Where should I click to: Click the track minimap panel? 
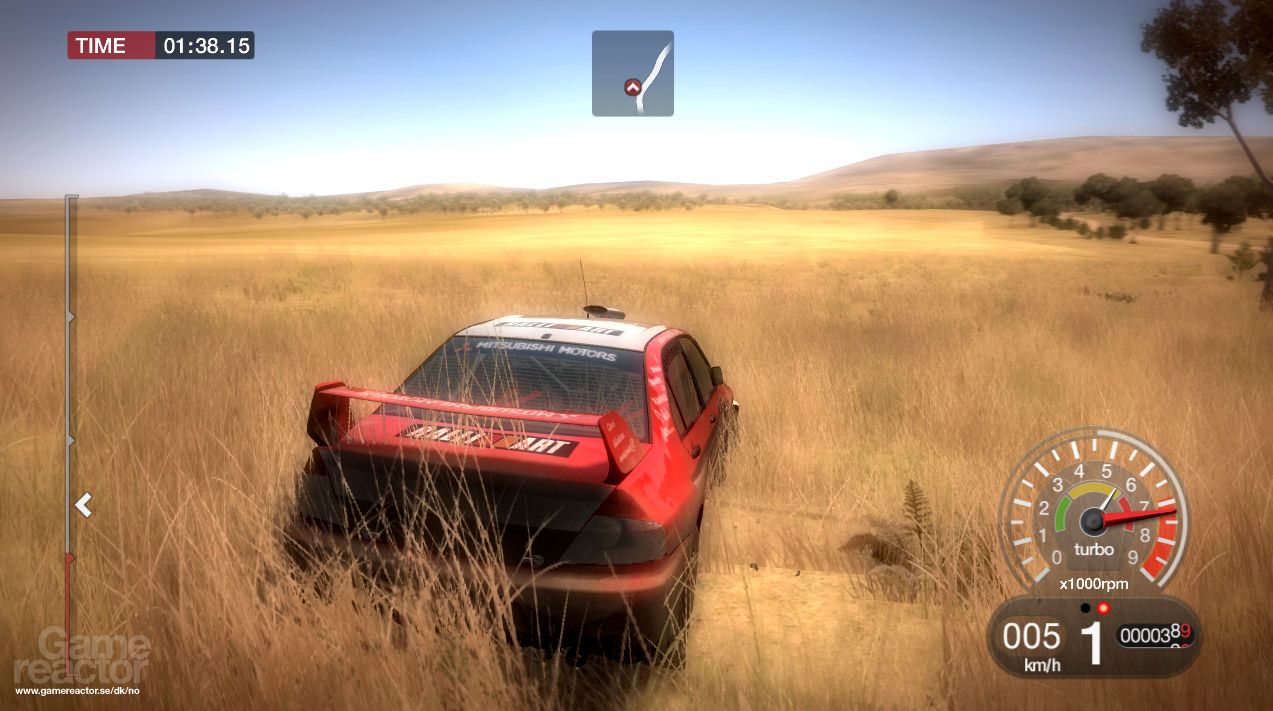pyautogui.click(x=633, y=73)
